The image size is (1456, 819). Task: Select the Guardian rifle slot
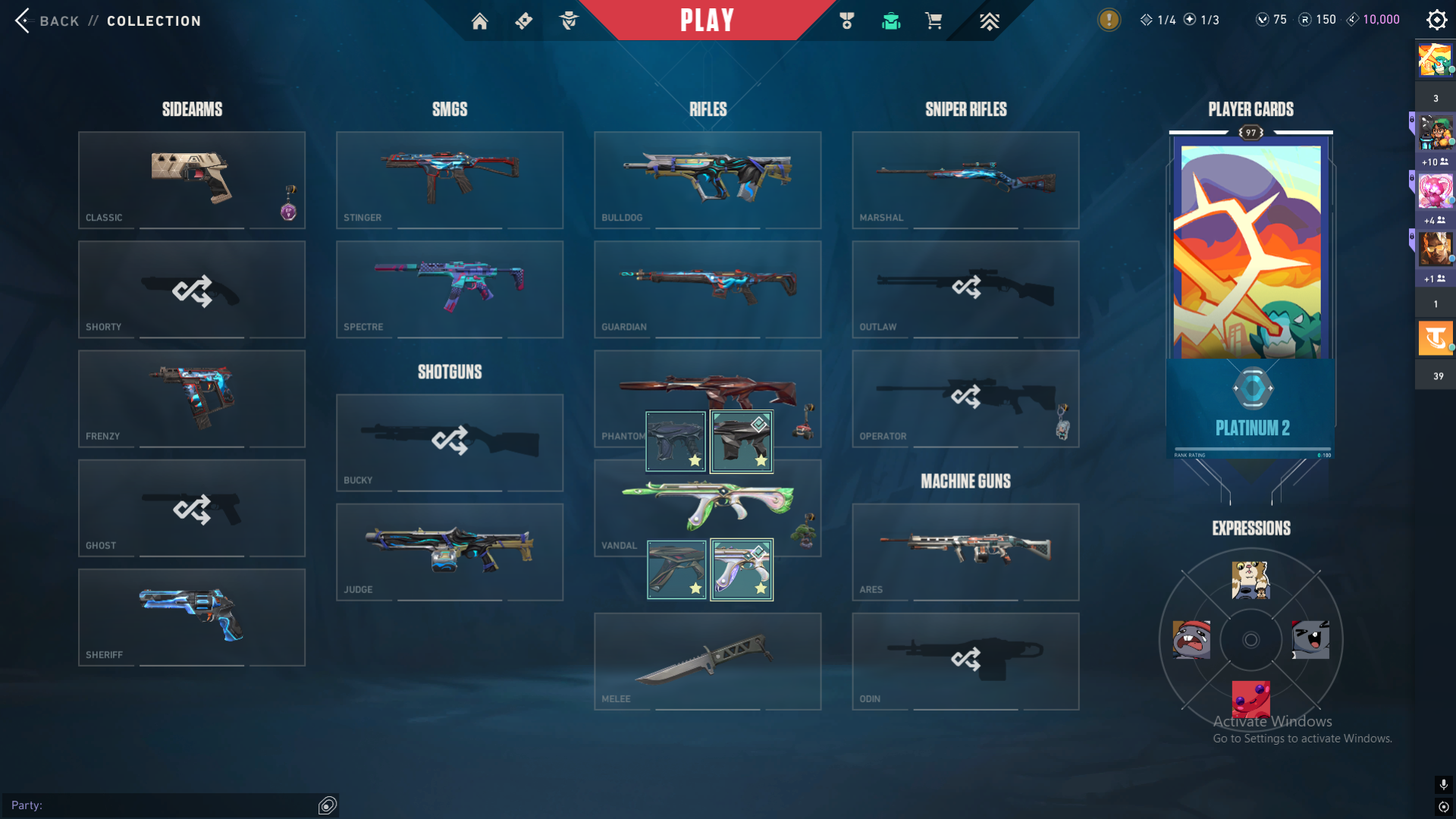coord(708,289)
